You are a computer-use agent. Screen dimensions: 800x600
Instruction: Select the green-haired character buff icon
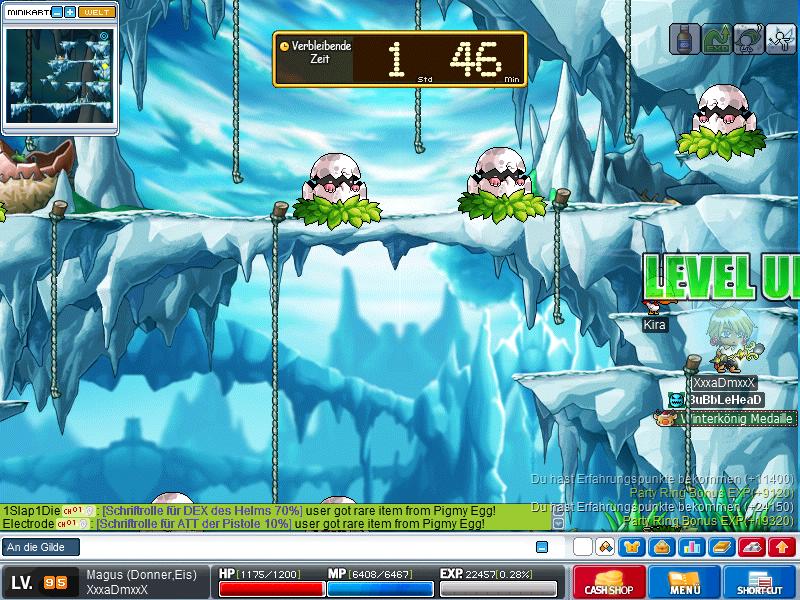click(x=748, y=39)
